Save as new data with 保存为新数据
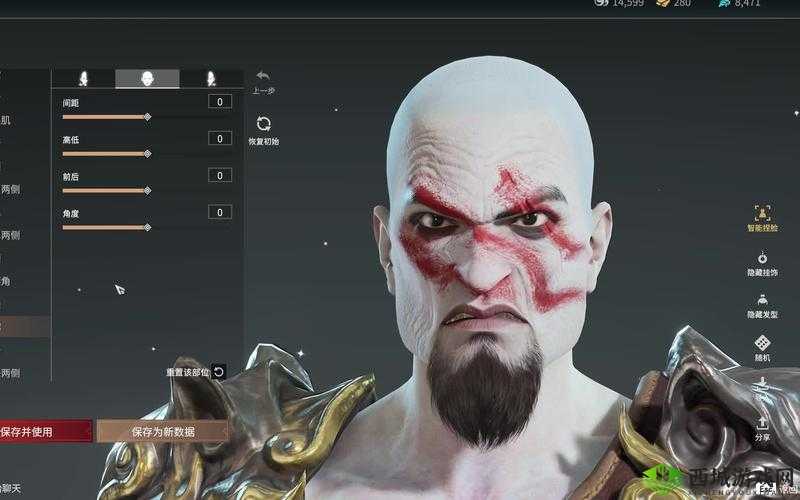 [163, 431]
